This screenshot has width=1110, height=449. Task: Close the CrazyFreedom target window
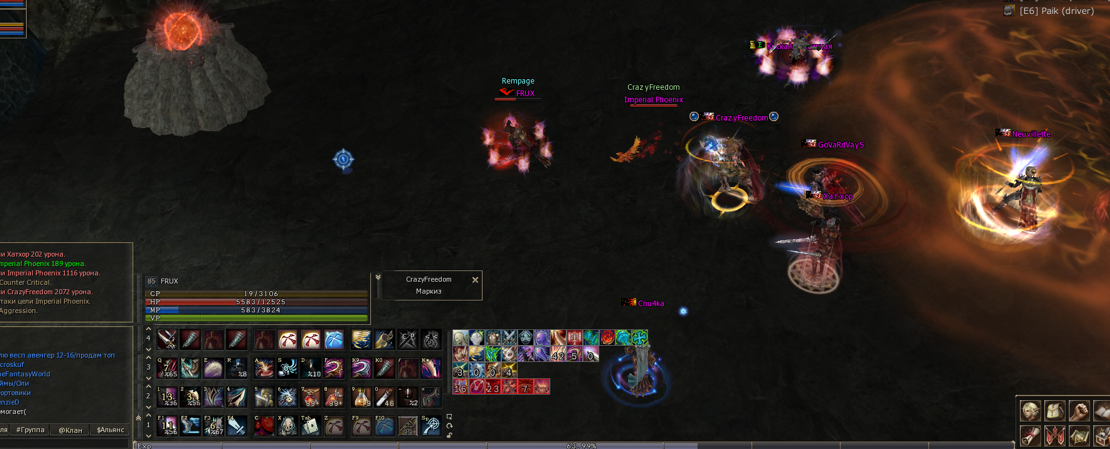[475, 280]
